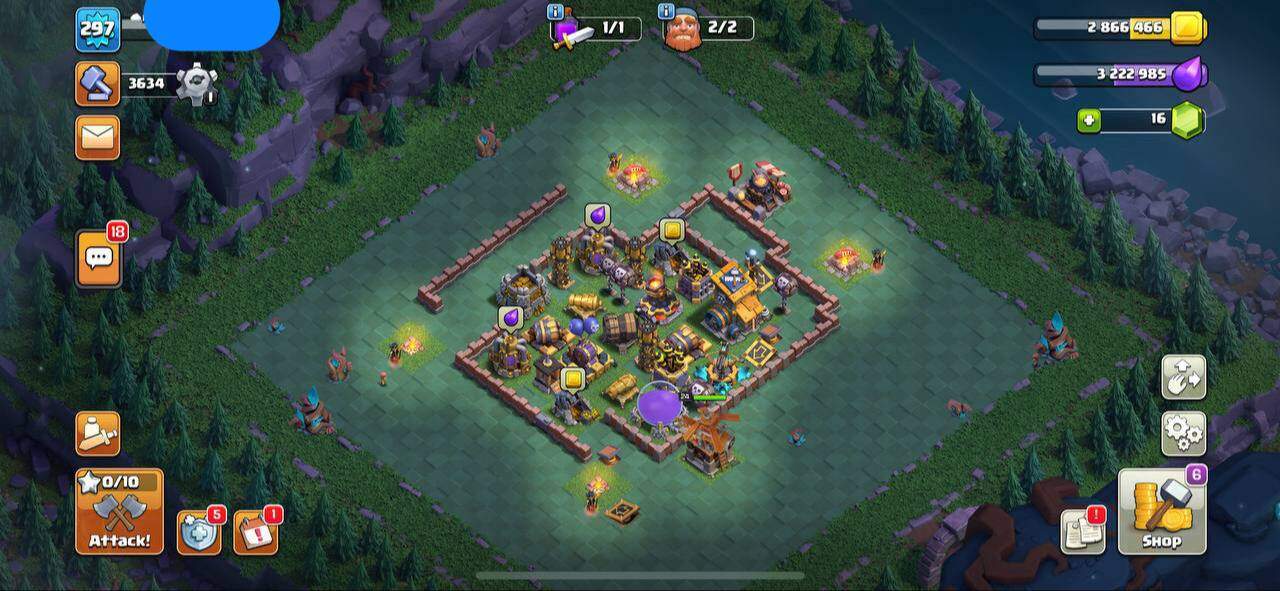The image size is (1280, 591).
Task: Tap the level 297 experience badge
Action: pos(97,29)
